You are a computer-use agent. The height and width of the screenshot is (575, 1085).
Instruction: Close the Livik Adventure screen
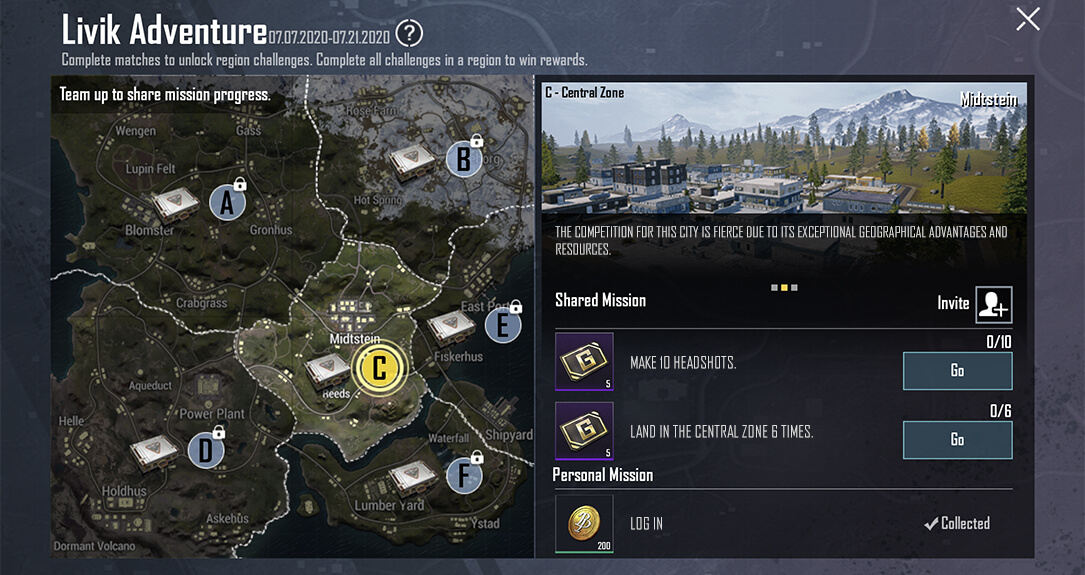pos(1028,19)
